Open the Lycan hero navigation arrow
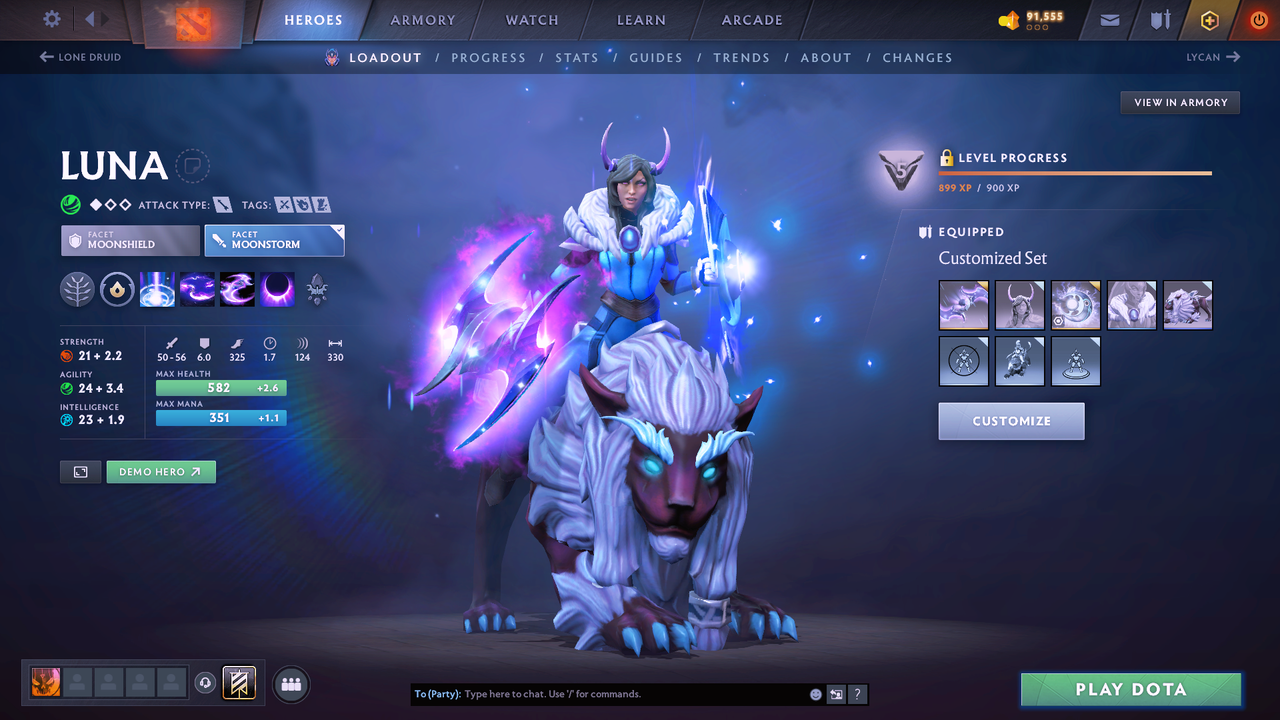 pyautogui.click(x=1232, y=57)
